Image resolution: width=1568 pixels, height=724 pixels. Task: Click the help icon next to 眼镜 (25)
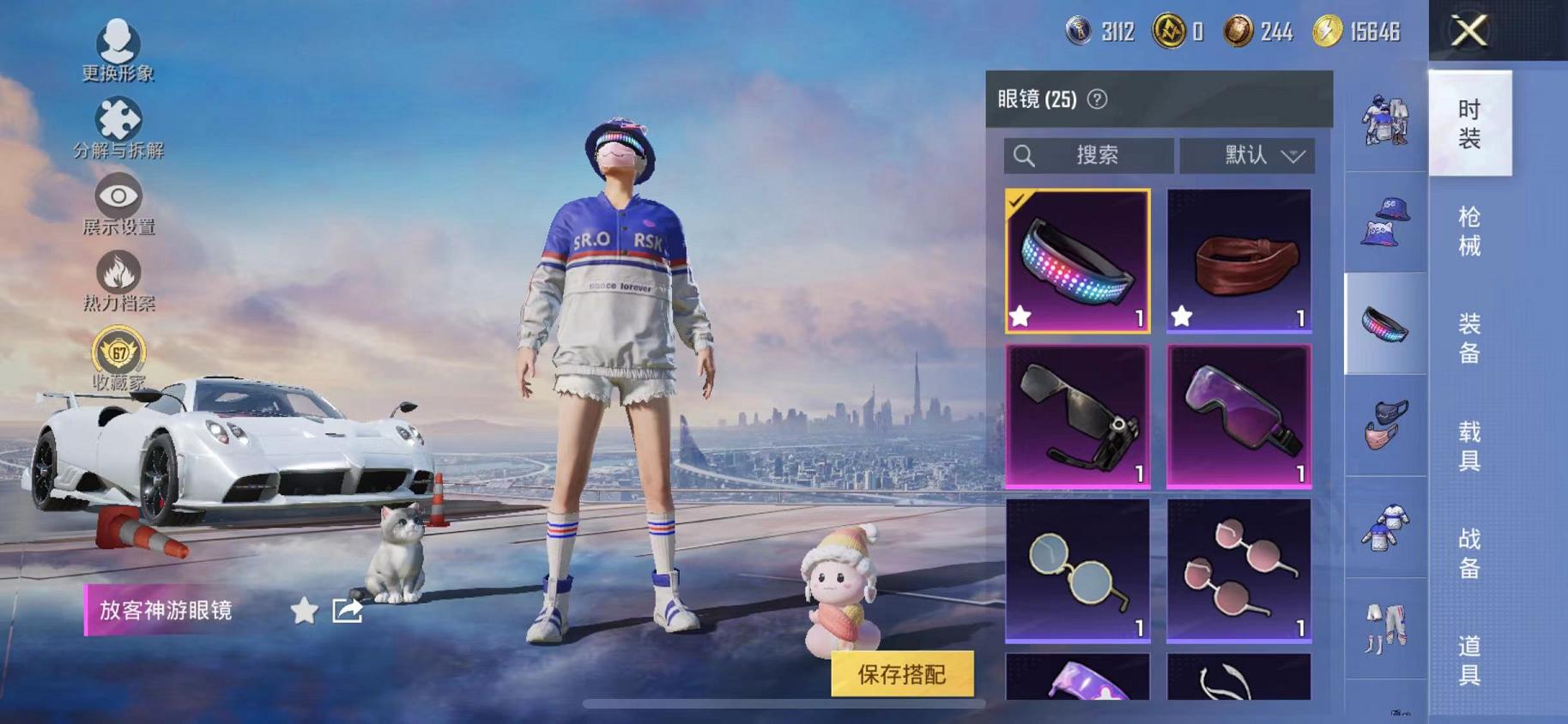(1096, 97)
